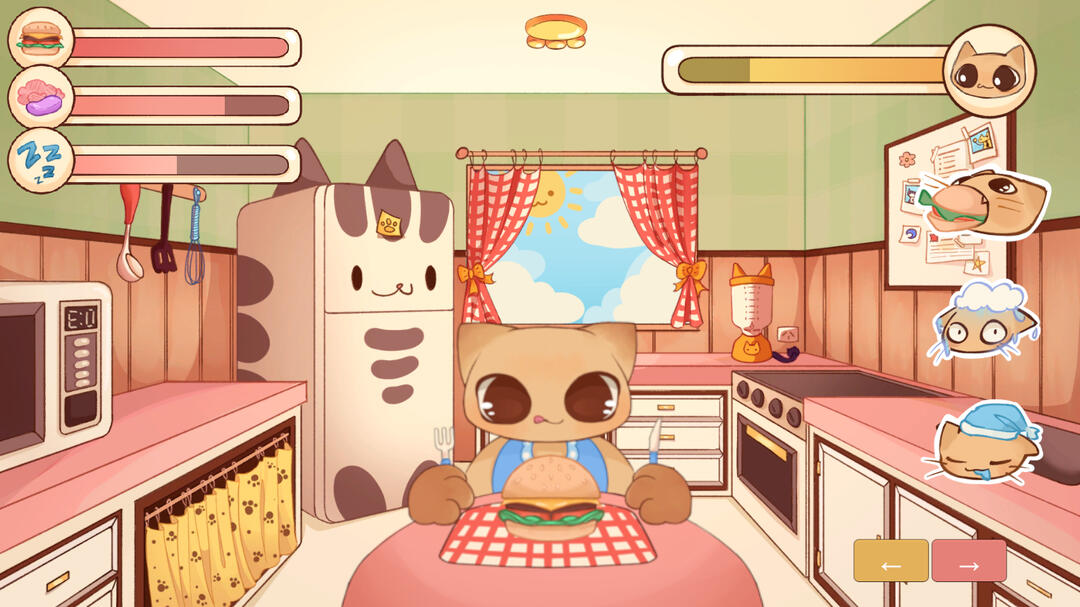1080x607 pixels.
Task: Go to the next room with the right arrow
Action: tap(968, 561)
